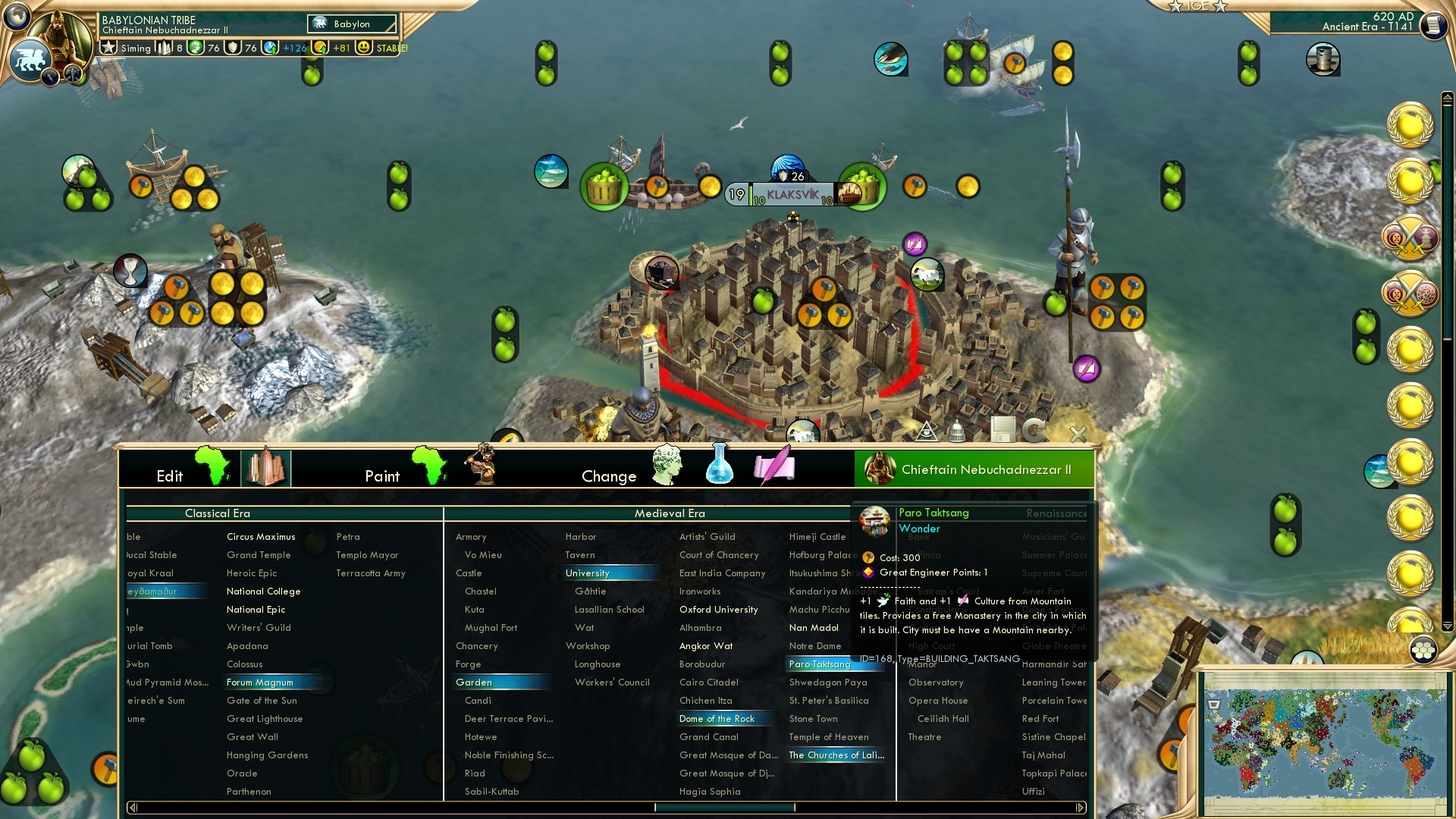The height and width of the screenshot is (819, 1456).
Task: Click the technology flask icon
Action: pyautogui.click(x=717, y=466)
